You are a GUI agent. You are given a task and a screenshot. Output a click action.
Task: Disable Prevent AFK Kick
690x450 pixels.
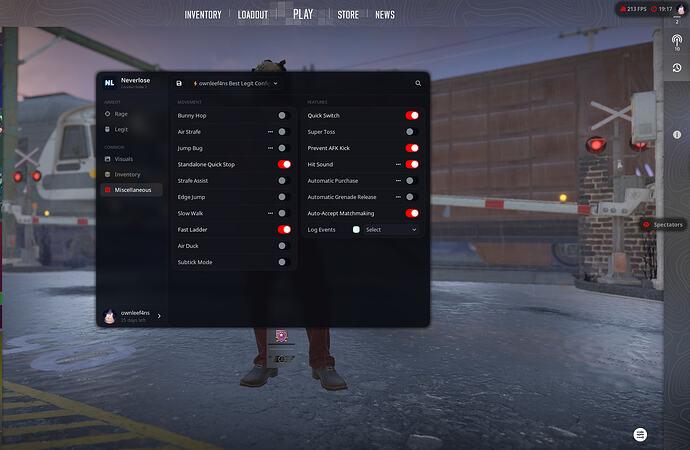tap(412, 148)
